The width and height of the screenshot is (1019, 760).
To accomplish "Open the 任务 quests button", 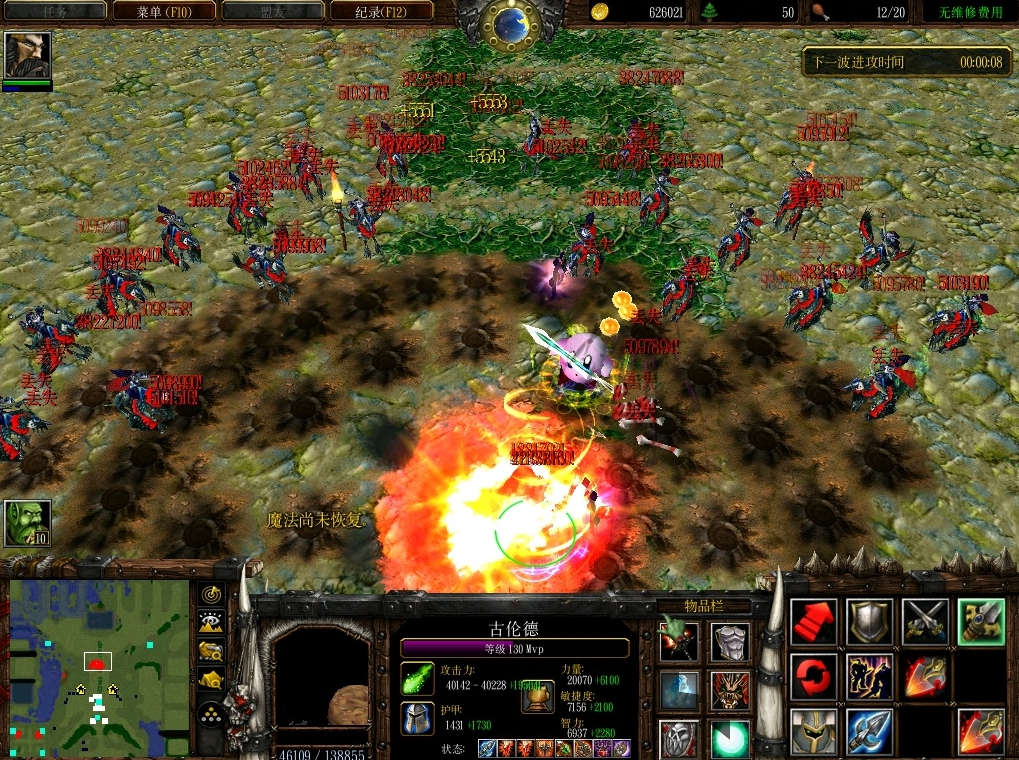I will 55,12.
